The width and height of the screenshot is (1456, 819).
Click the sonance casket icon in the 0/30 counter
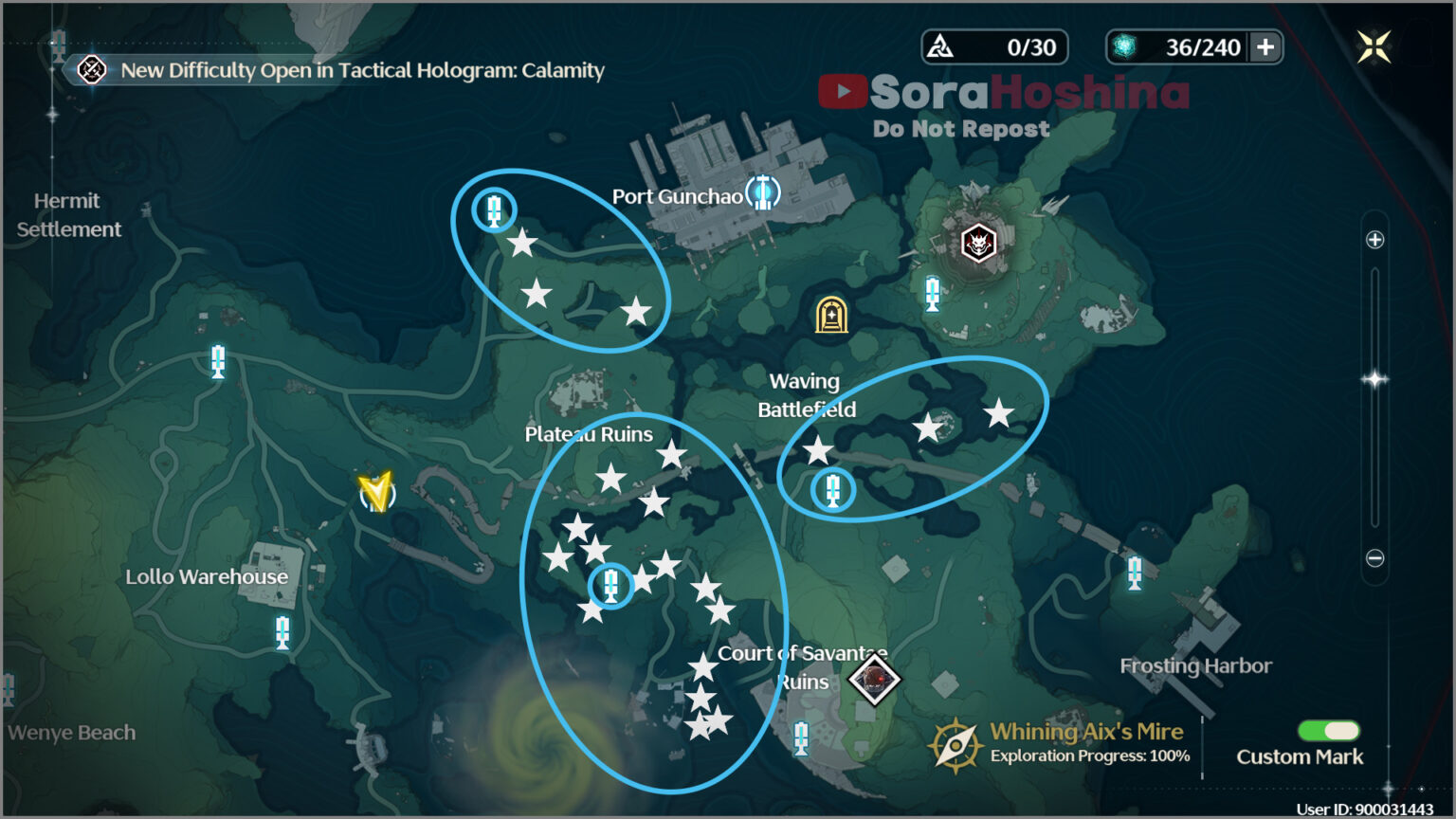[x=941, y=46]
